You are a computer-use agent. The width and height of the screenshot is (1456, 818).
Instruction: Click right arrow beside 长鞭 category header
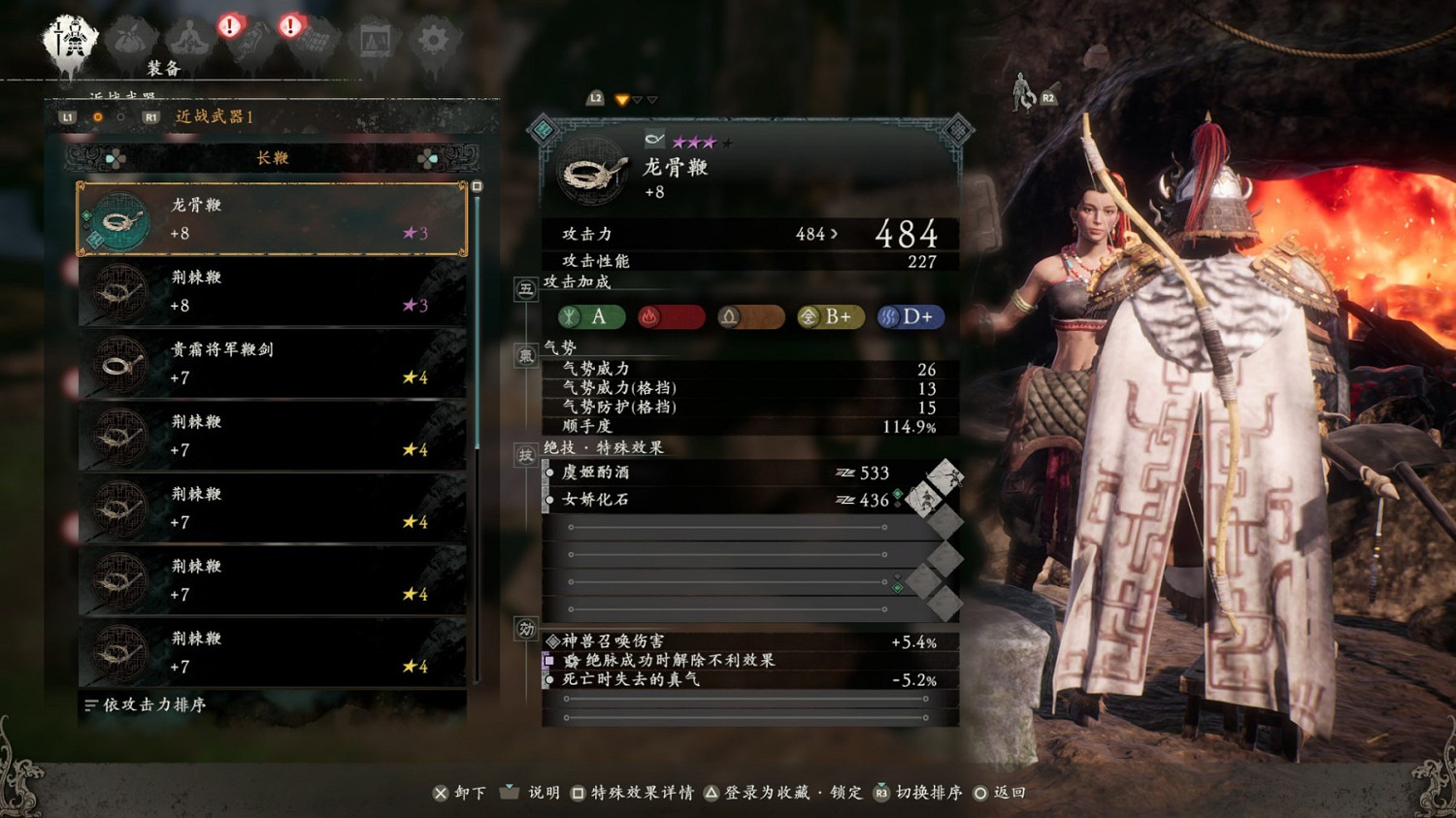[x=434, y=158]
